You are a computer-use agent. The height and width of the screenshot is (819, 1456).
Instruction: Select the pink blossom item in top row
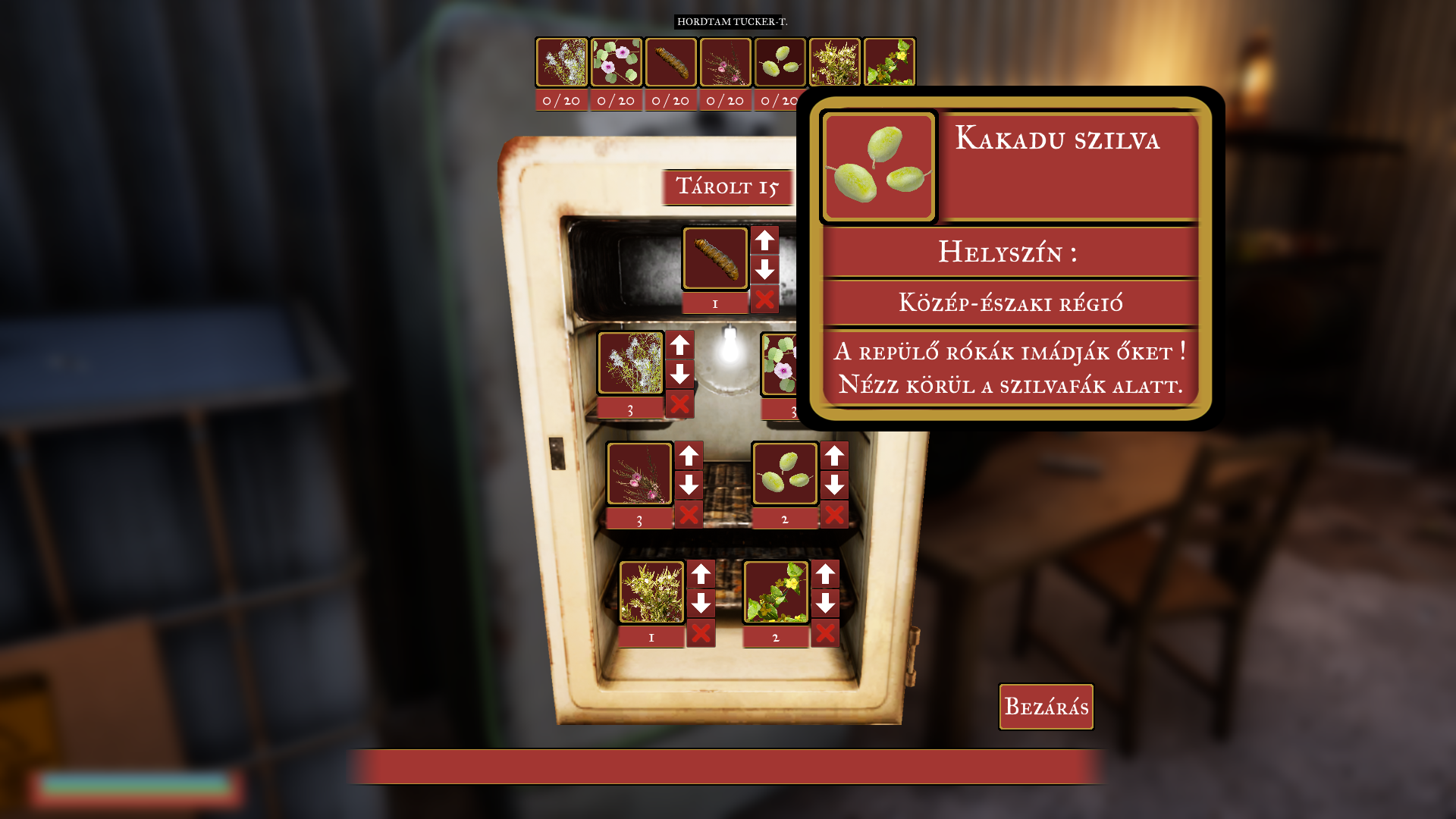pyautogui.click(x=617, y=62)
